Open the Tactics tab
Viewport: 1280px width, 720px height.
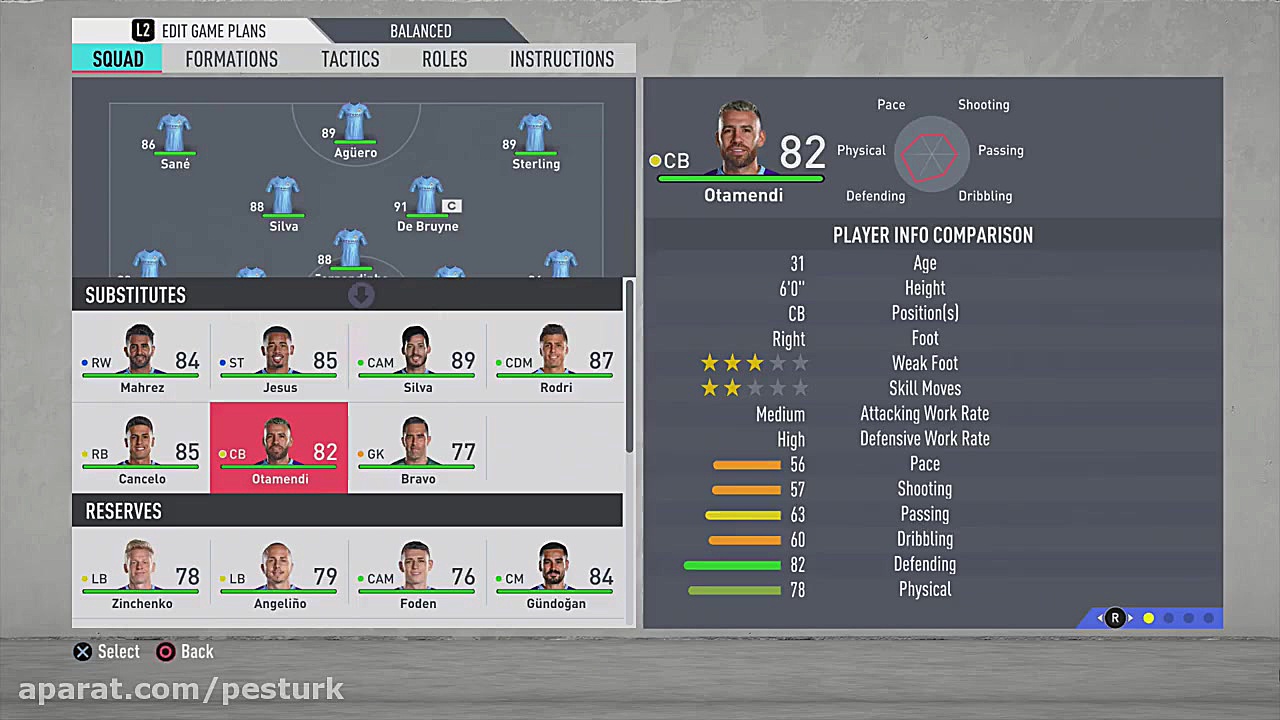coord(350,59)
